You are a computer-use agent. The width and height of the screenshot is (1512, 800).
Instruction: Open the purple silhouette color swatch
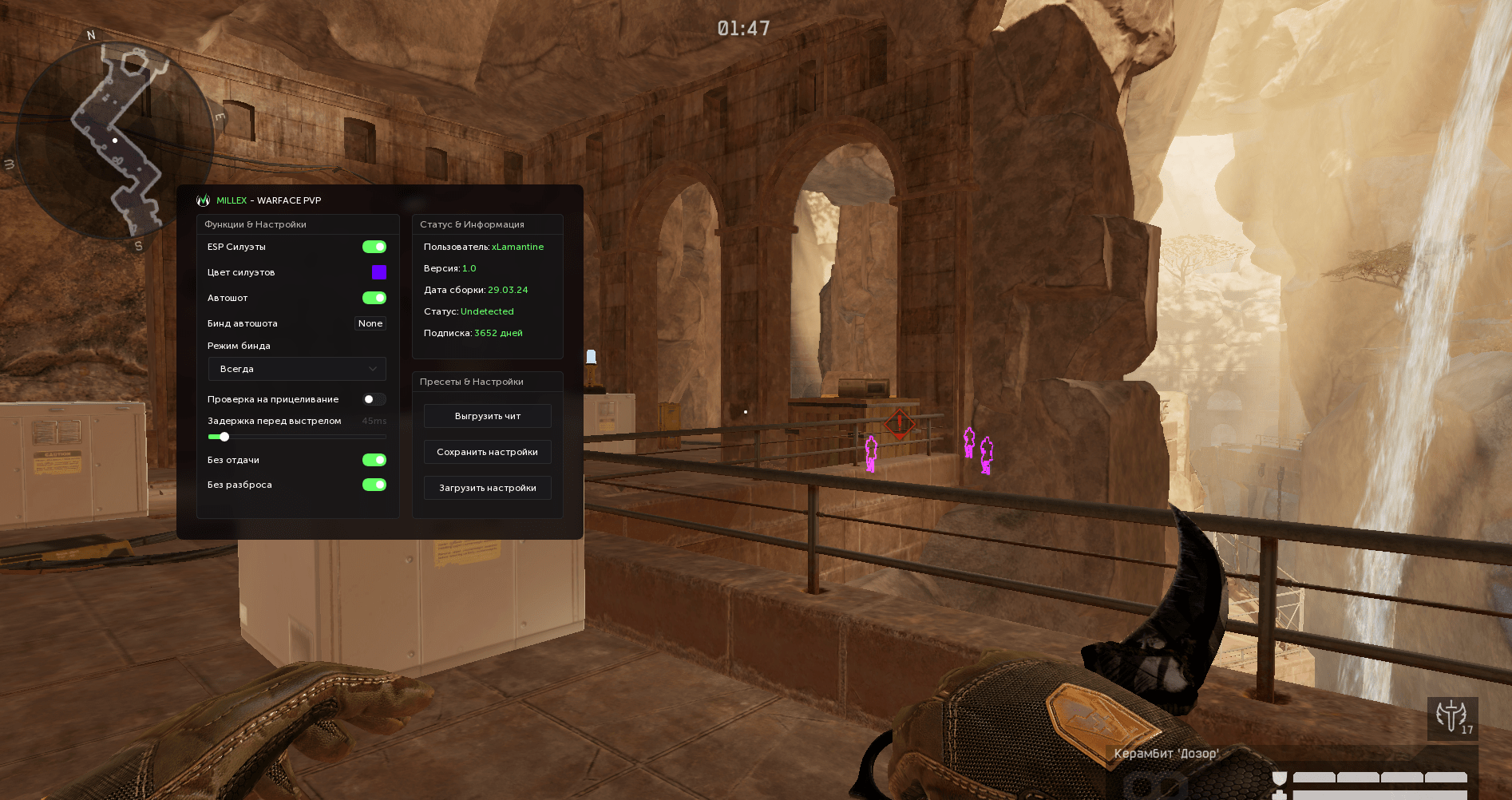[379, 272]
